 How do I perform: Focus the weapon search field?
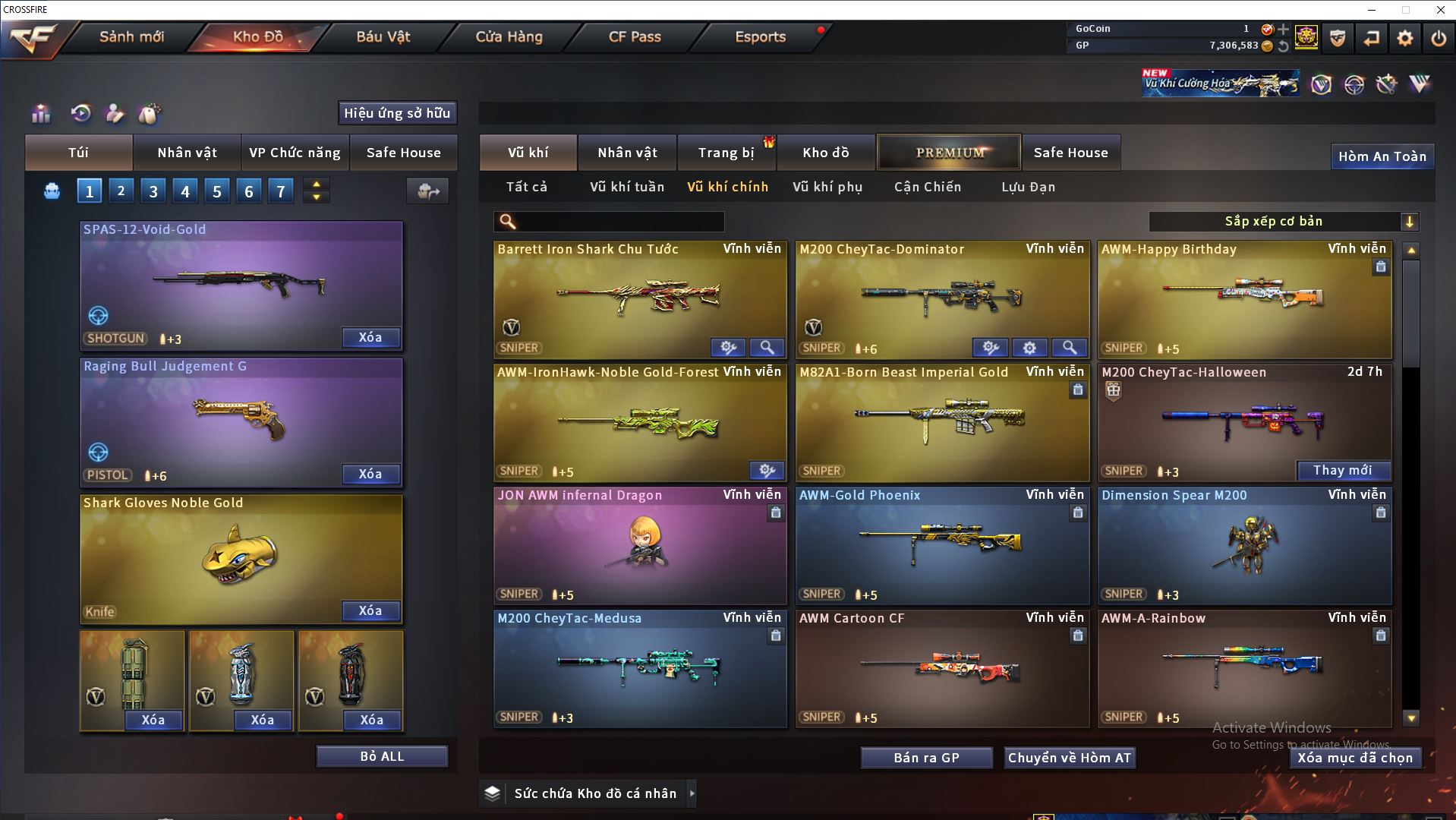click(x=619, y=222)
